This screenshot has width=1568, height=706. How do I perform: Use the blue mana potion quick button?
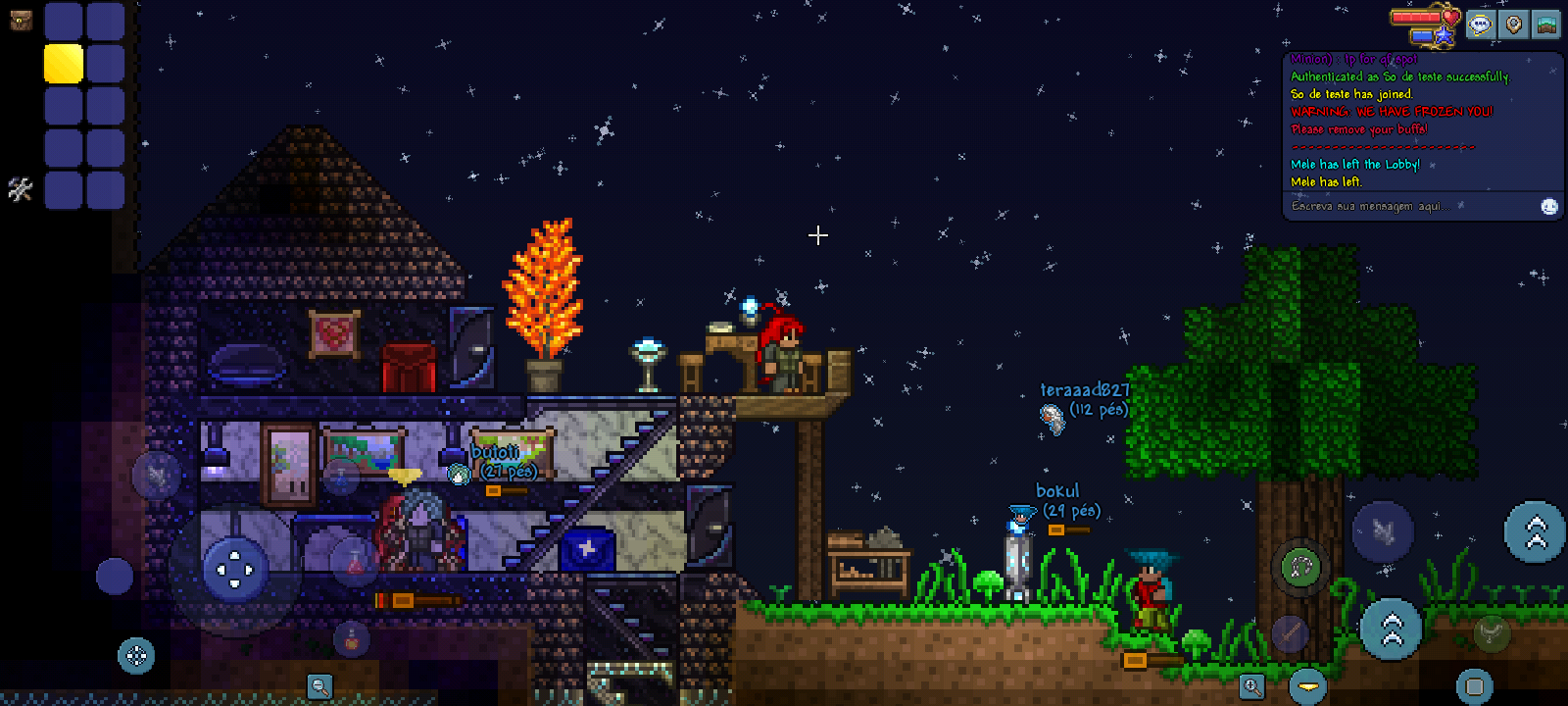[341, 479]
